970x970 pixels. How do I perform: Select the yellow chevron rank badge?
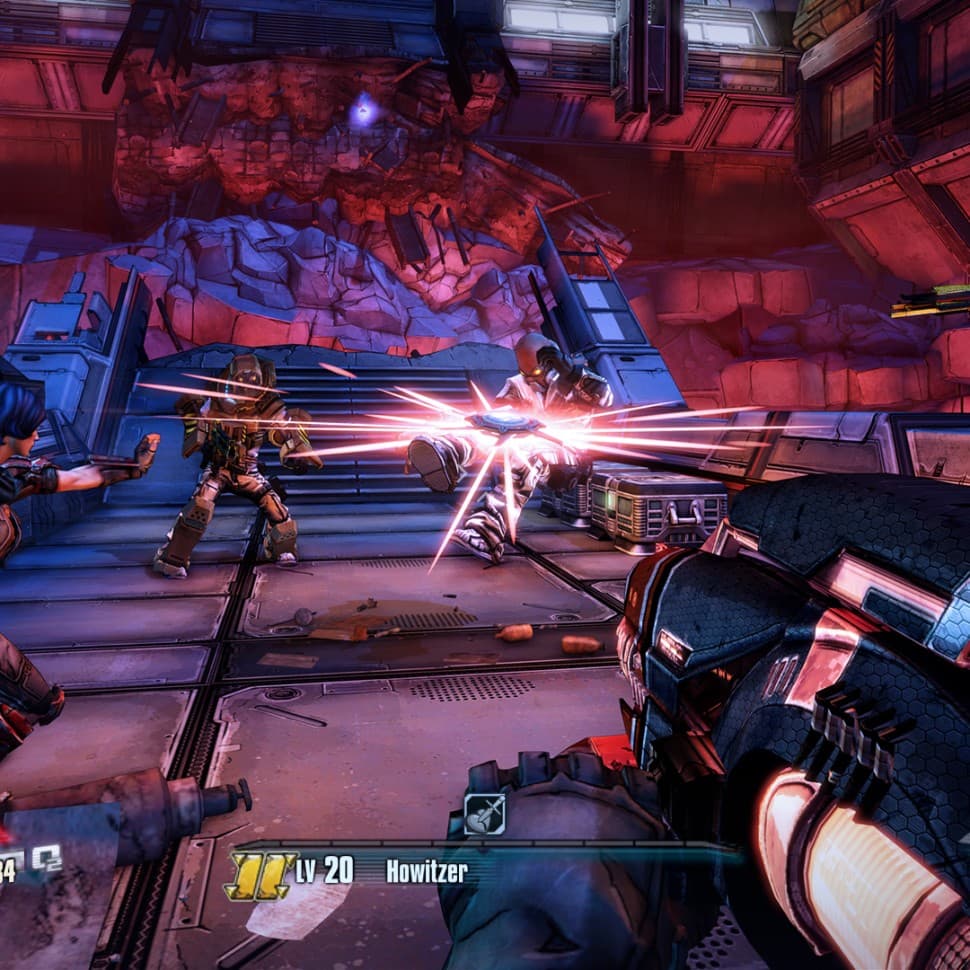tap(260, 874)
